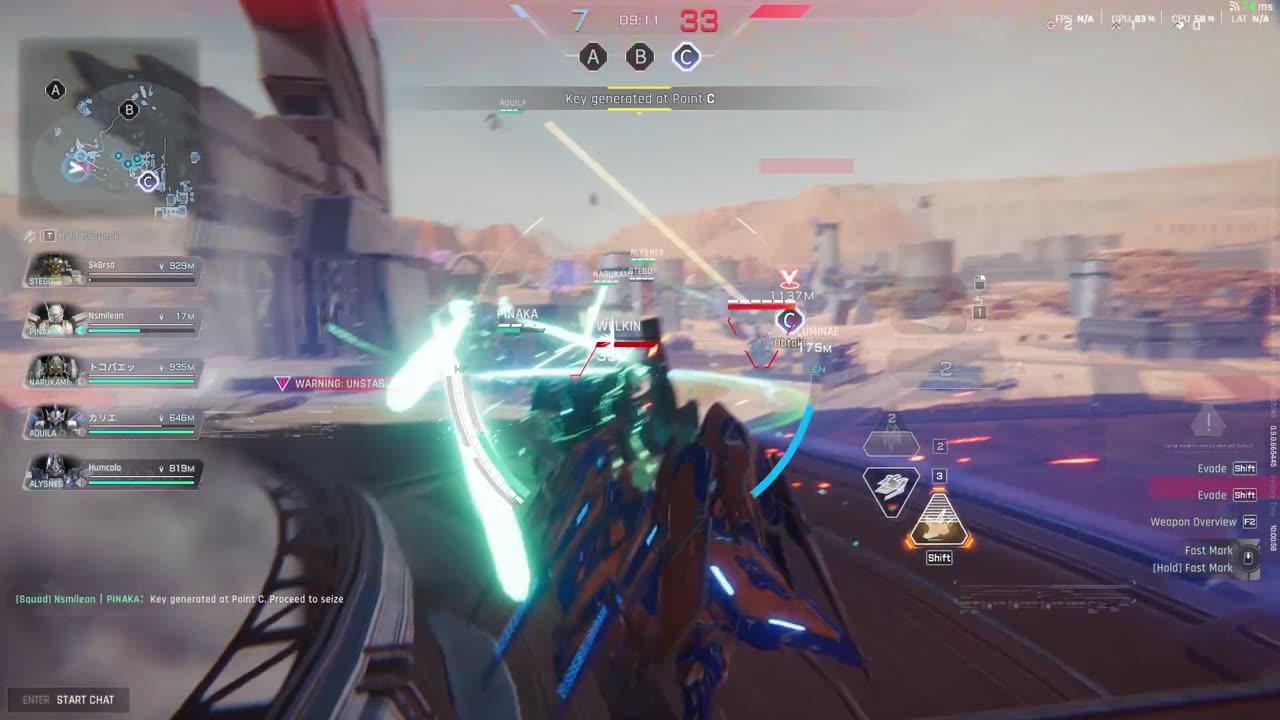The height and width of the screenshot is (720, 1280).
Task: Click the network signal icon next to ms counter
Action: [1234, 7]
